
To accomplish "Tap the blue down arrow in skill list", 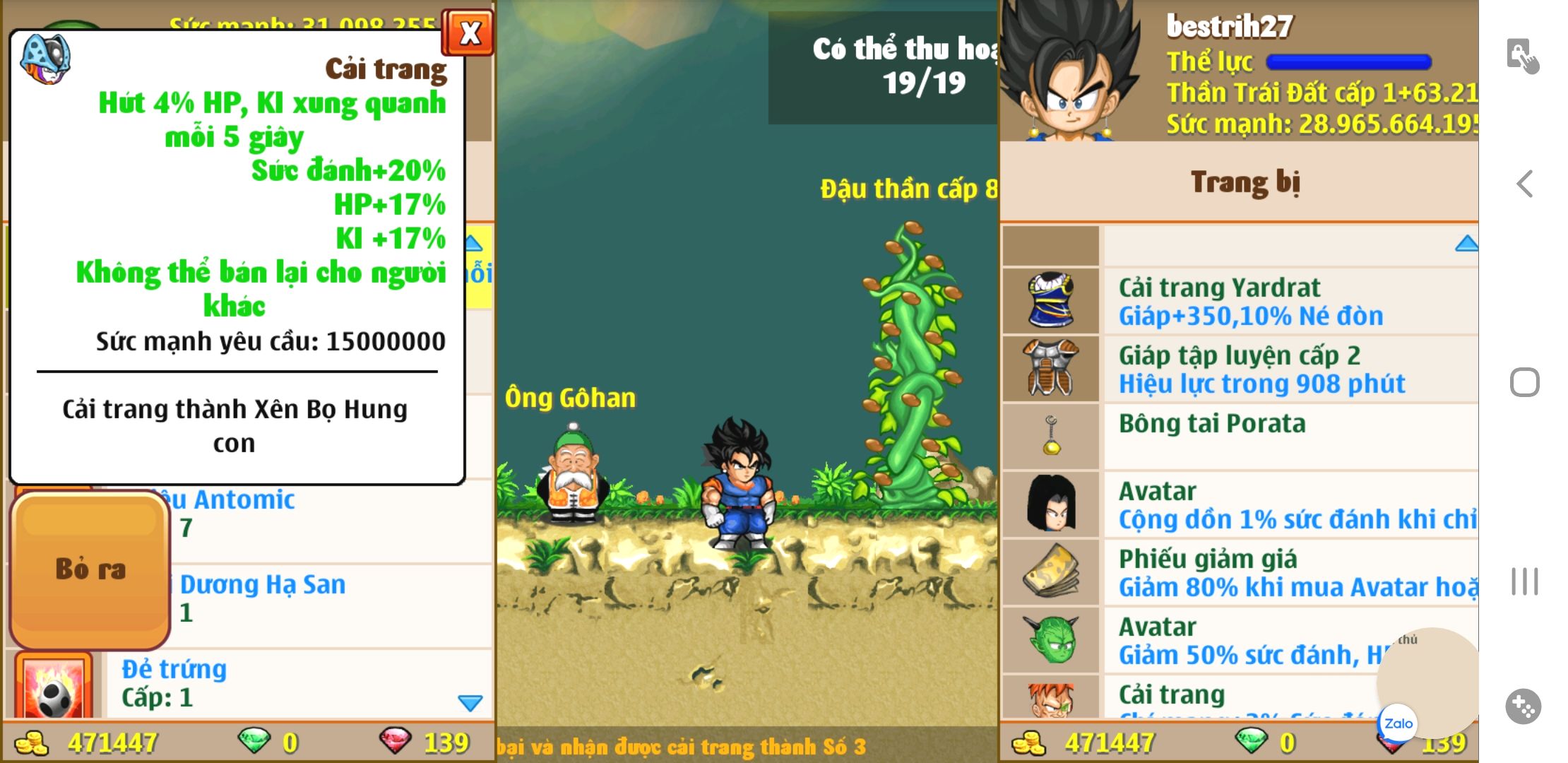I will tap(470, 703).
